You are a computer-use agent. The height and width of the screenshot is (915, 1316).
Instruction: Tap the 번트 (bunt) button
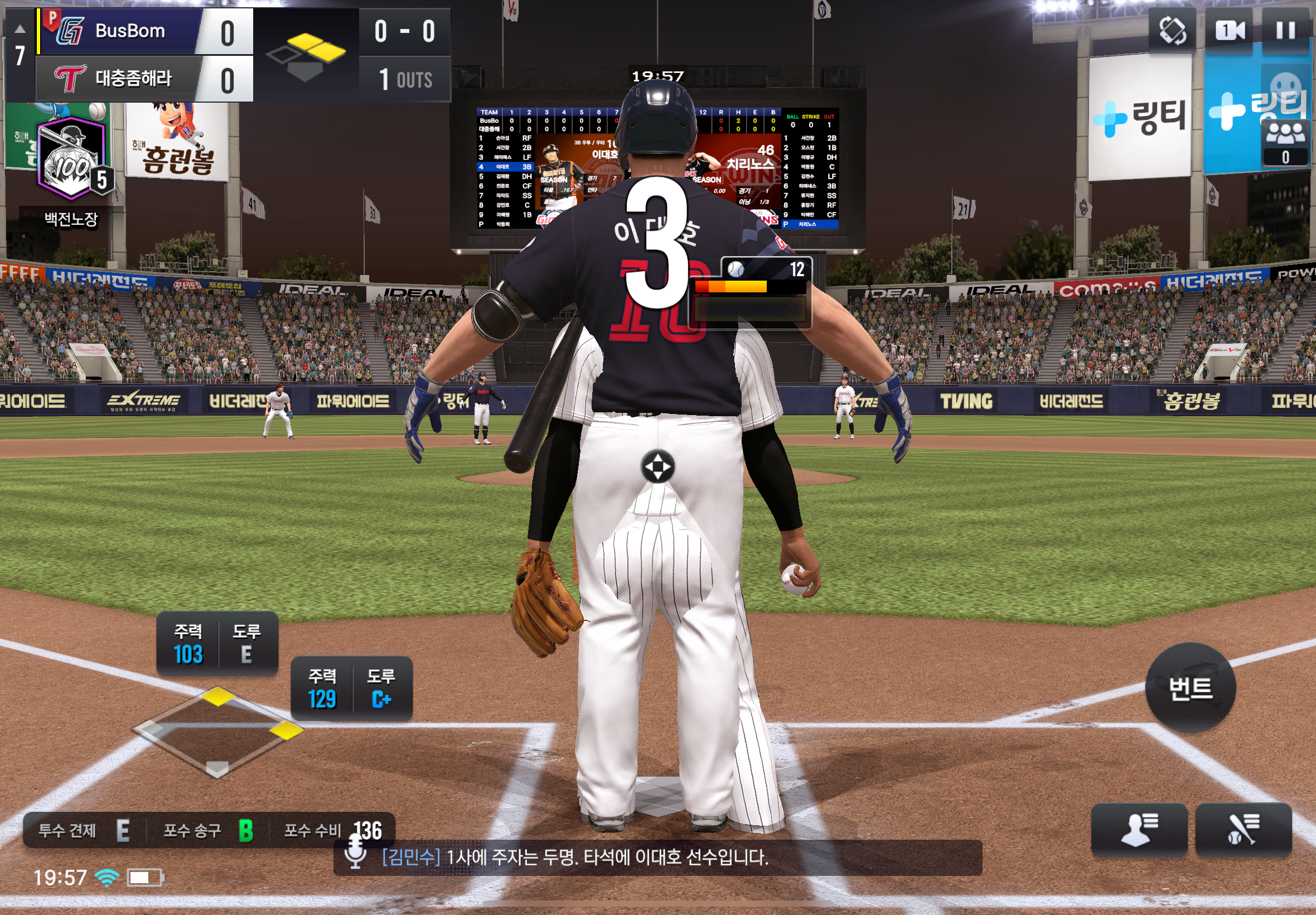pos(1190,687)
